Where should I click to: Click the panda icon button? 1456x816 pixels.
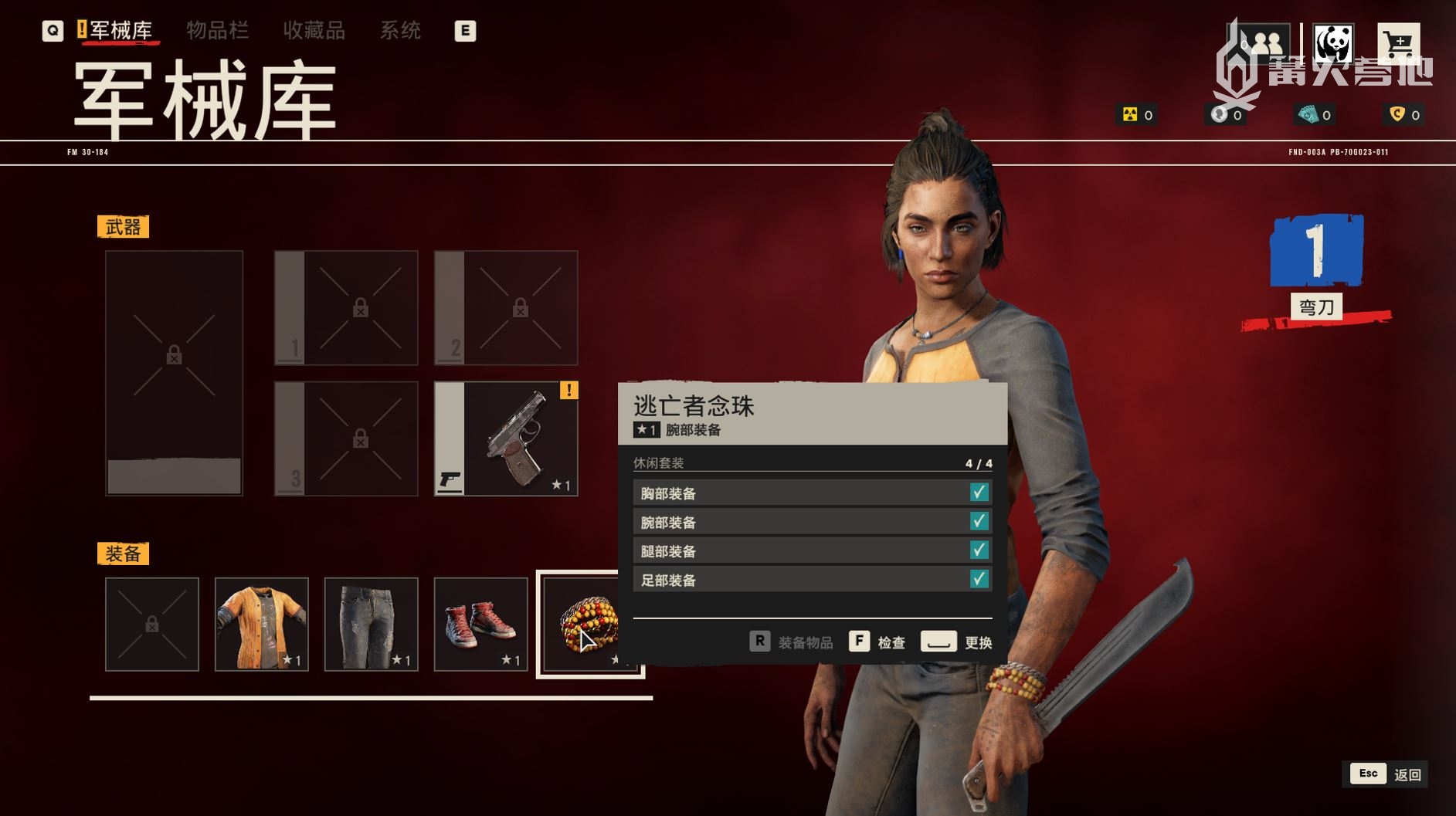tap(1333, 44)
